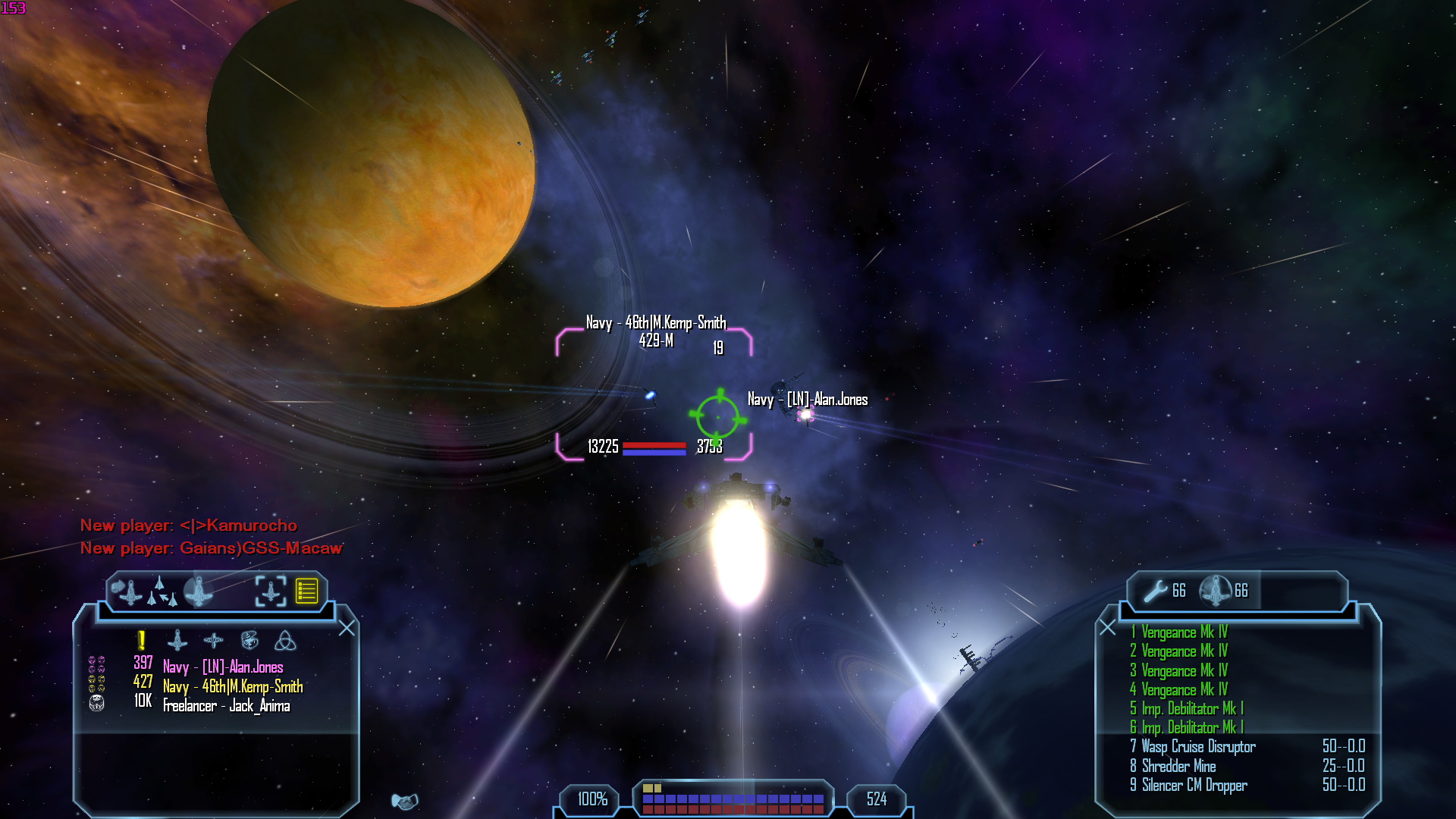Select the Shredder Mine entry
The height and width of the screenshot is (819, 1456).
pos(1178,766)
